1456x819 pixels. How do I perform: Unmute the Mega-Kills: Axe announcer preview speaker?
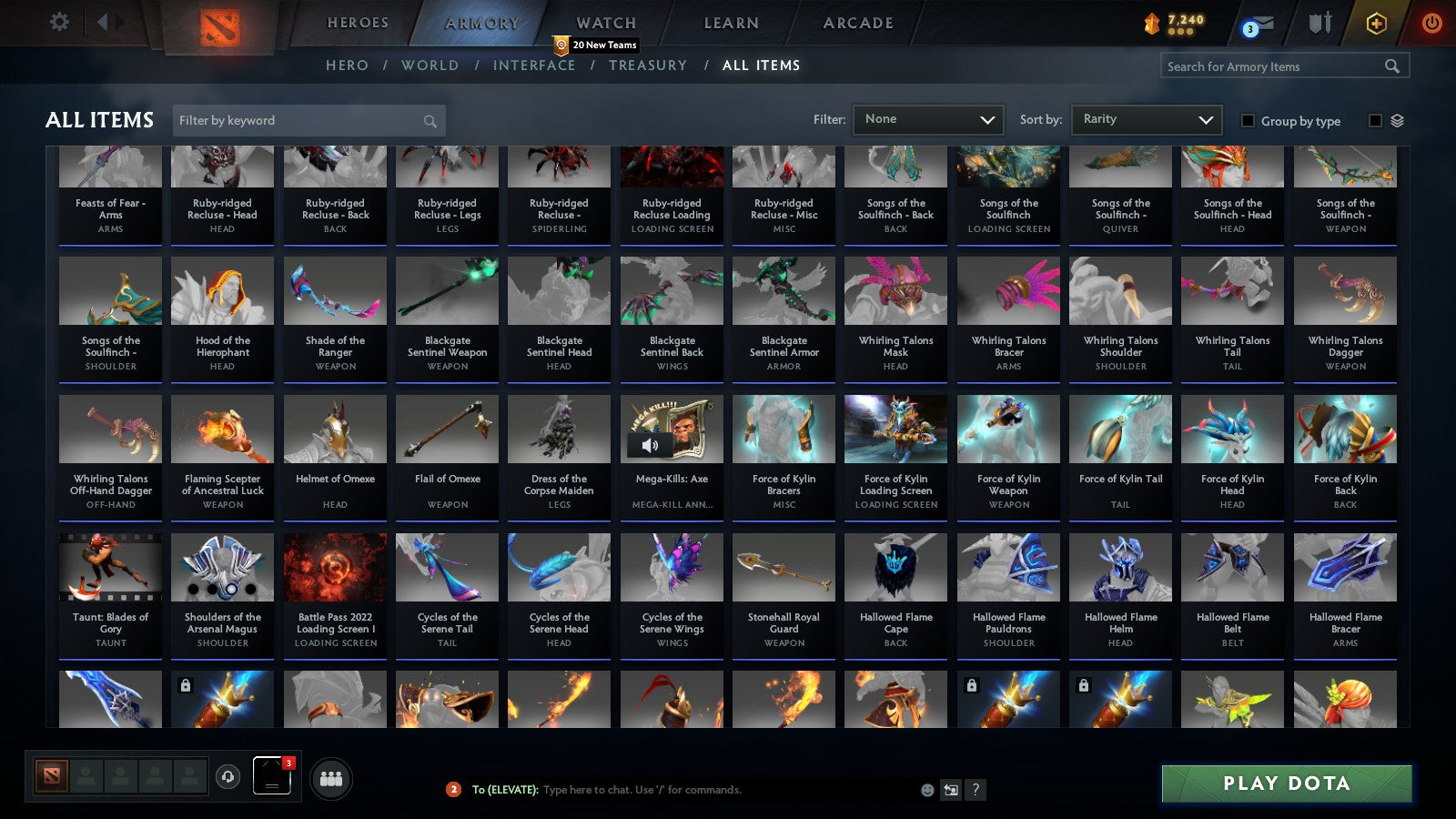(x=648, y=445)
